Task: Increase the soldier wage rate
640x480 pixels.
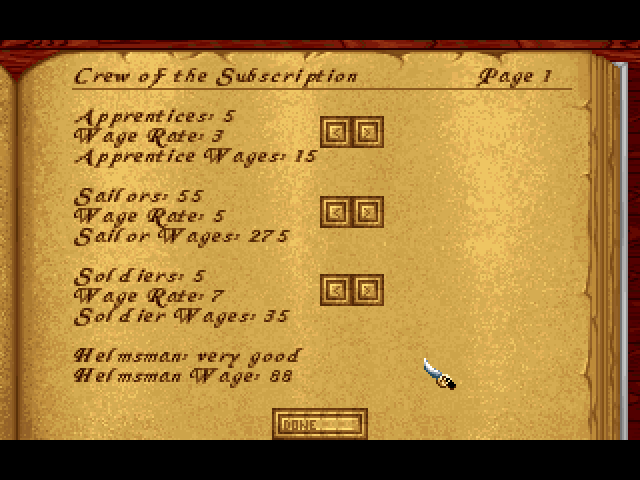Action: (x=368, y=290)
